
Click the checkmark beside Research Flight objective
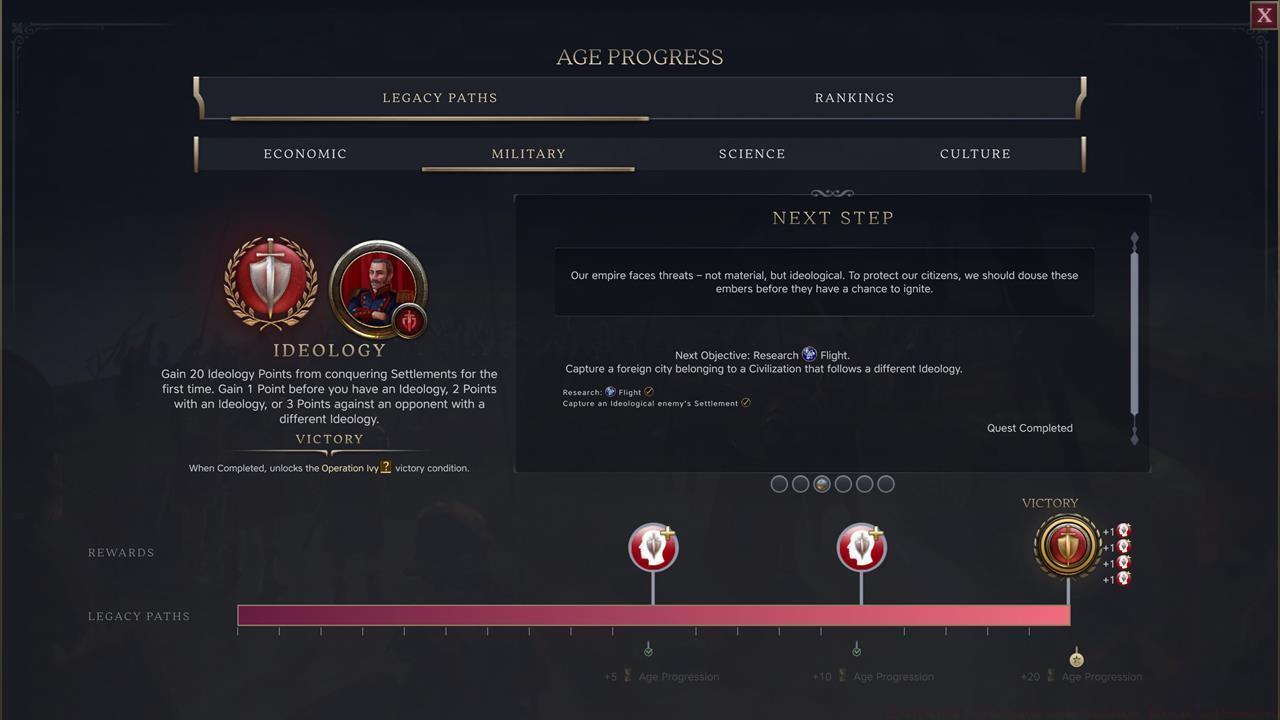point(648,392)
